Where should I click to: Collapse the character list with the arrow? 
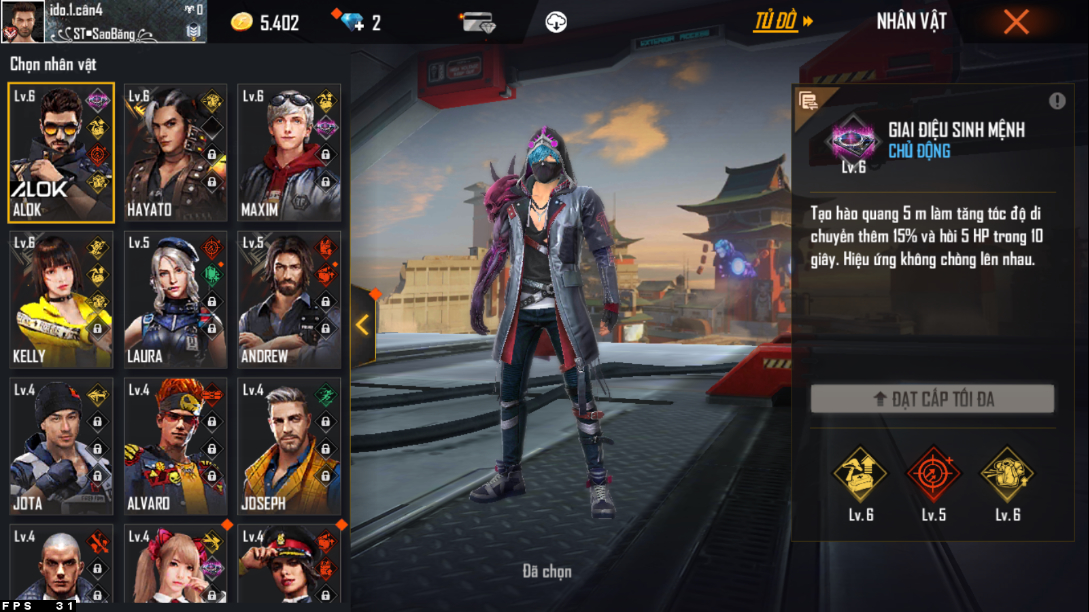coord(362,324)
